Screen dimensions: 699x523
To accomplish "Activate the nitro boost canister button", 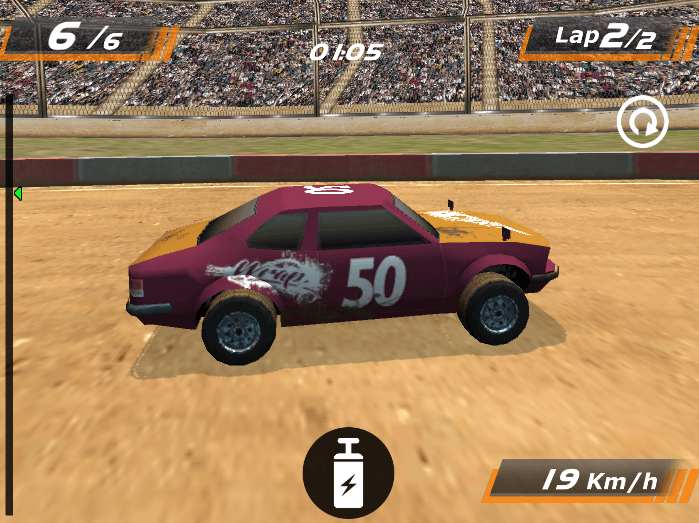I will [348, 472].
